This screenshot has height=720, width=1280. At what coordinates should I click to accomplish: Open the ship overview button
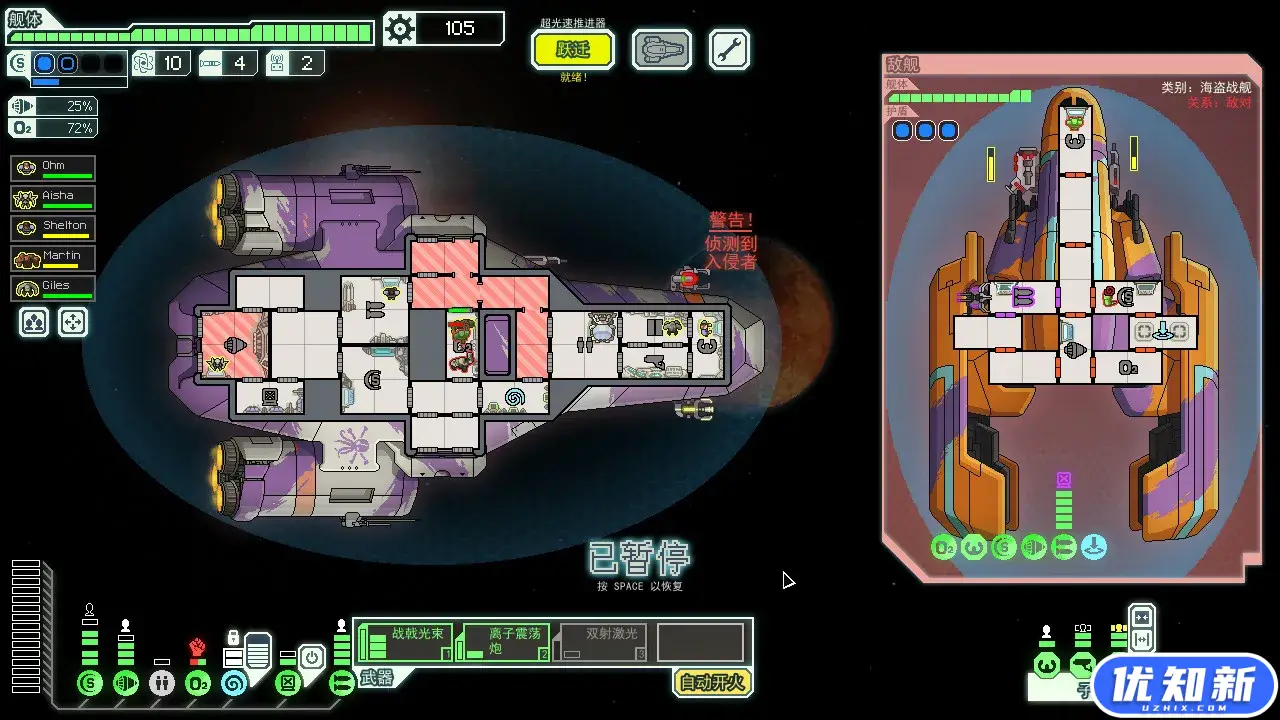click(661, 49)
